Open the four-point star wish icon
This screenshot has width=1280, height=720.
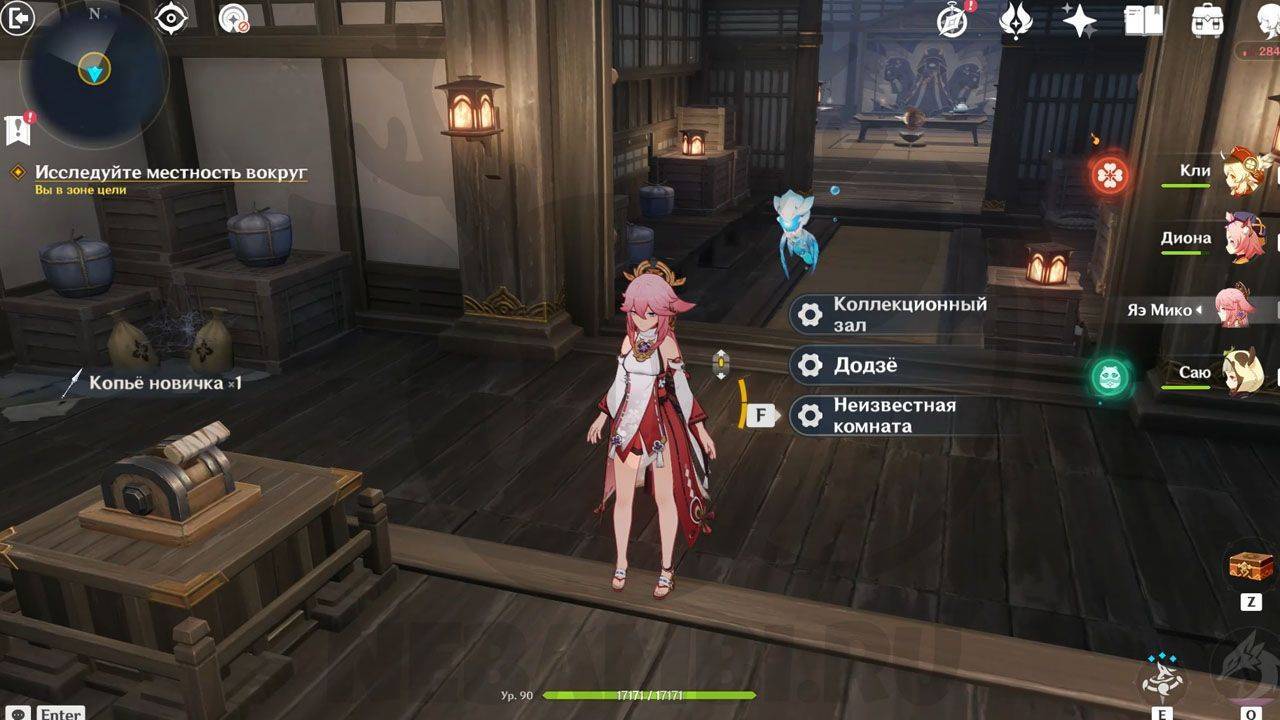pyautogui.click(x=1079, y=20)
